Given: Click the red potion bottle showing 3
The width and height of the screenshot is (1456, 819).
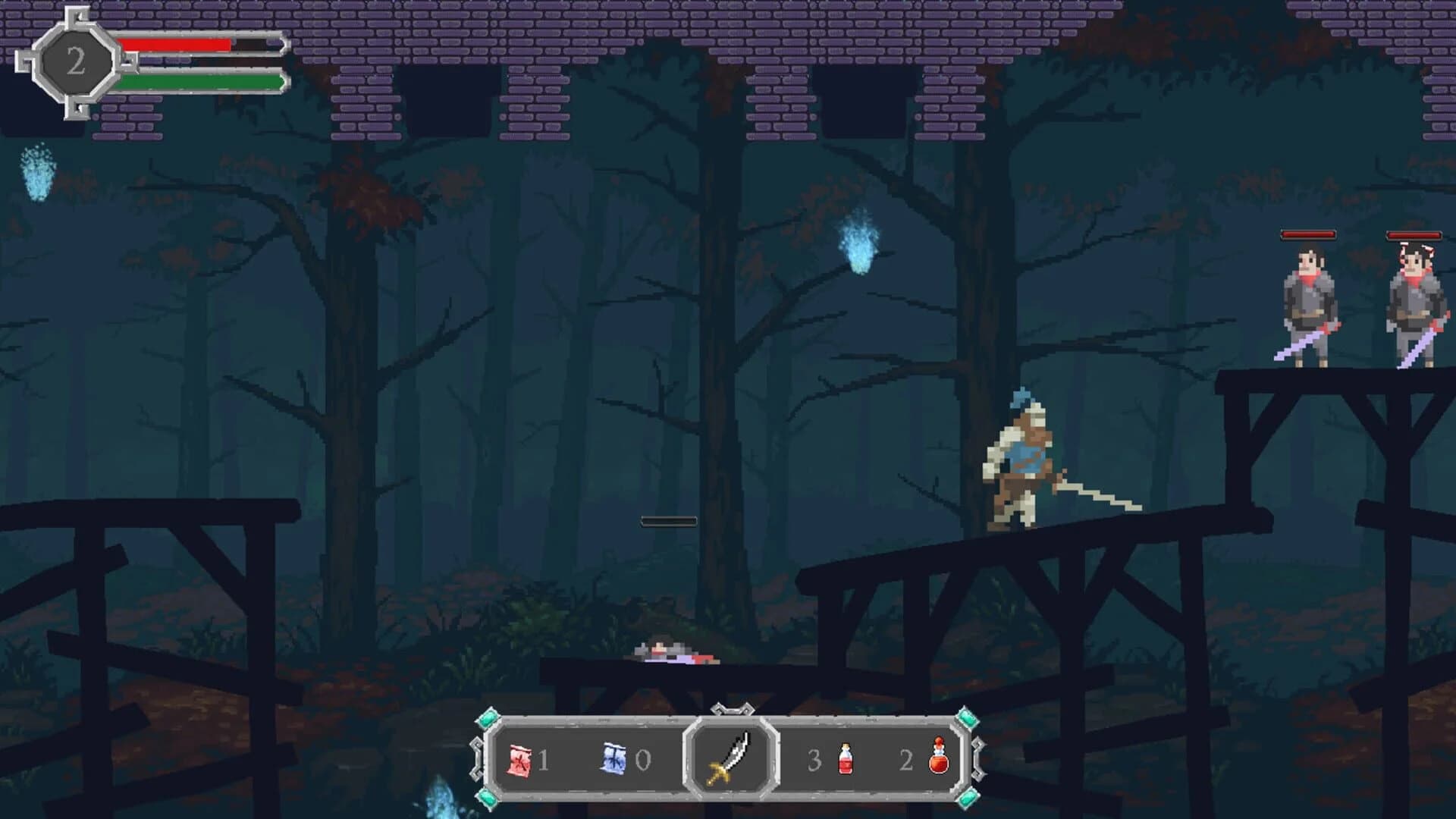Looking at the screenshot, I should coord(845,758).
